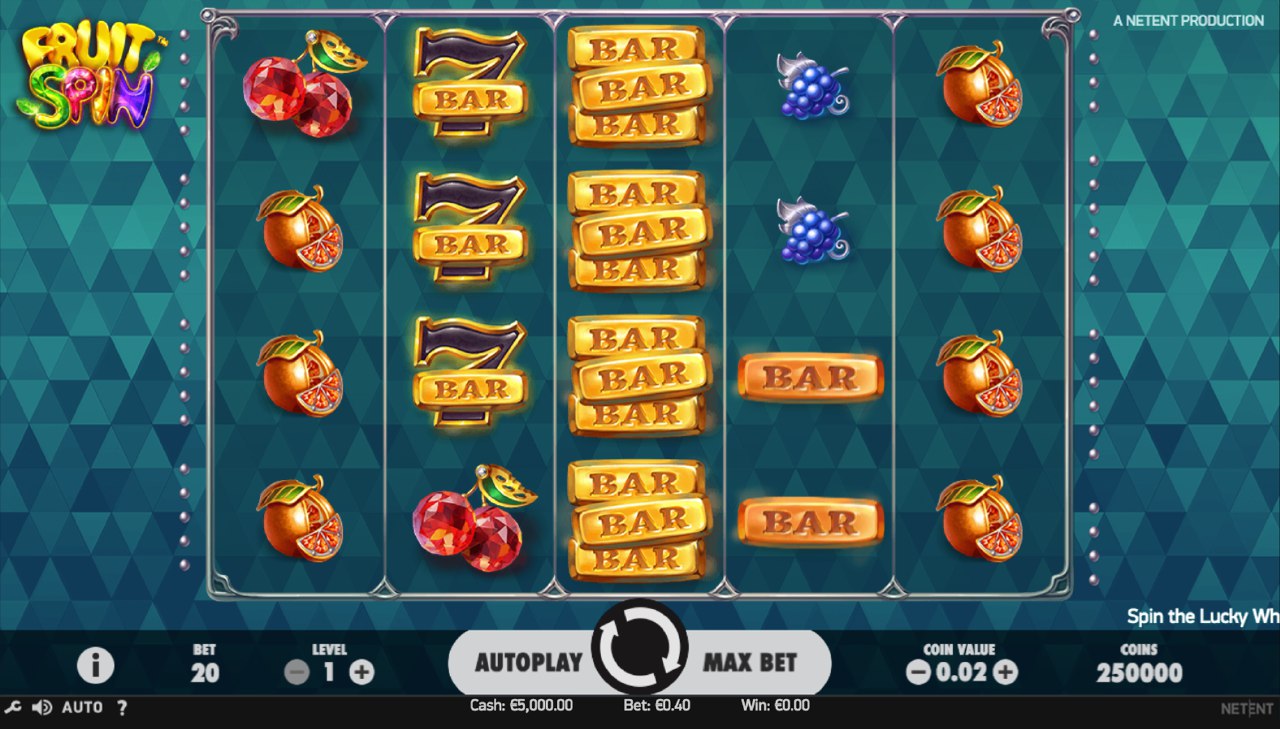This screenshot has width=1280, height=729.
Task: Raise the coin value
Action: [x=1006, y=672]
